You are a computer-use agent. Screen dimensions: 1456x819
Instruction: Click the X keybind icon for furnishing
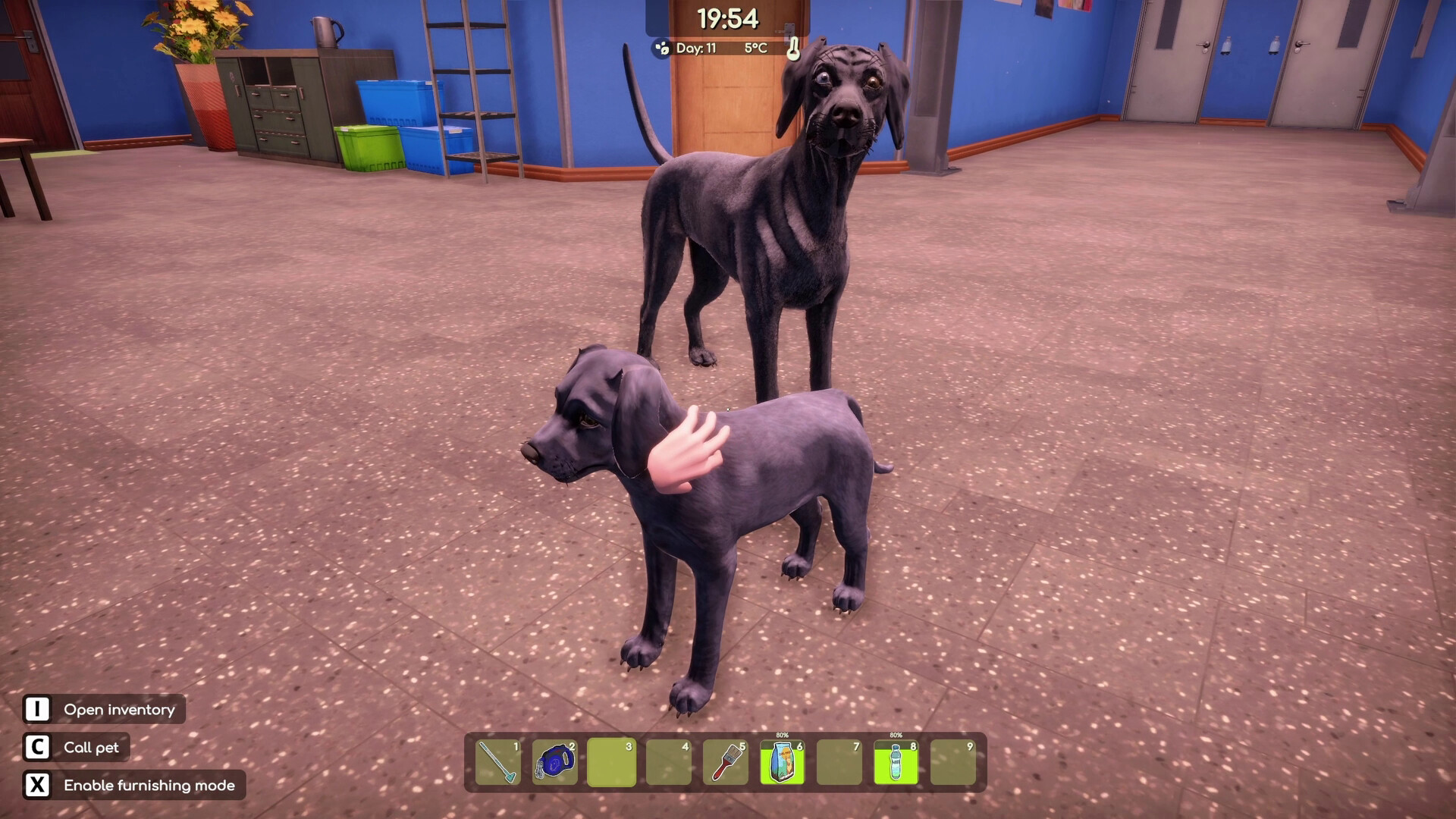coord(36,786)
